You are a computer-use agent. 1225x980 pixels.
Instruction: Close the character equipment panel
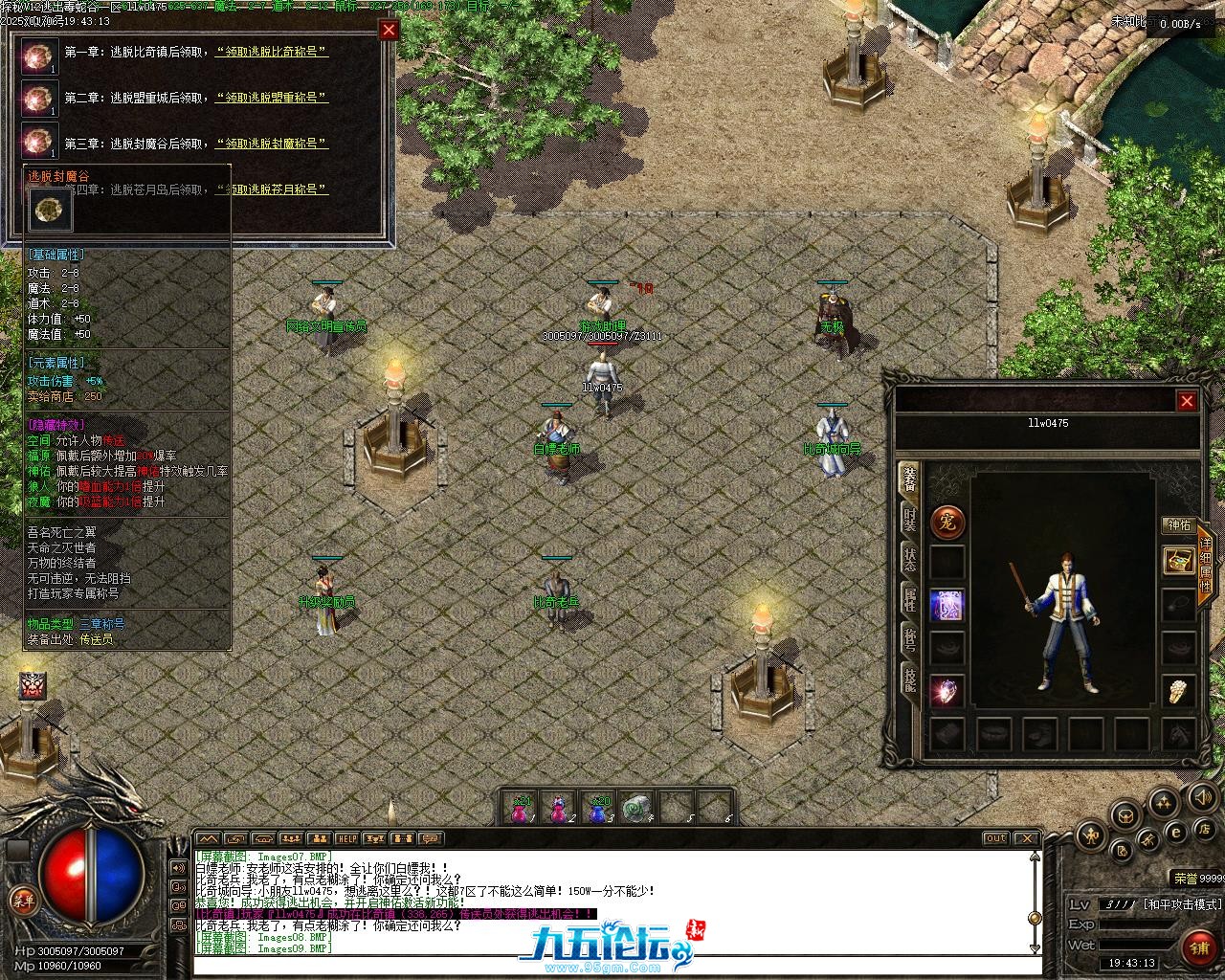1187,401
